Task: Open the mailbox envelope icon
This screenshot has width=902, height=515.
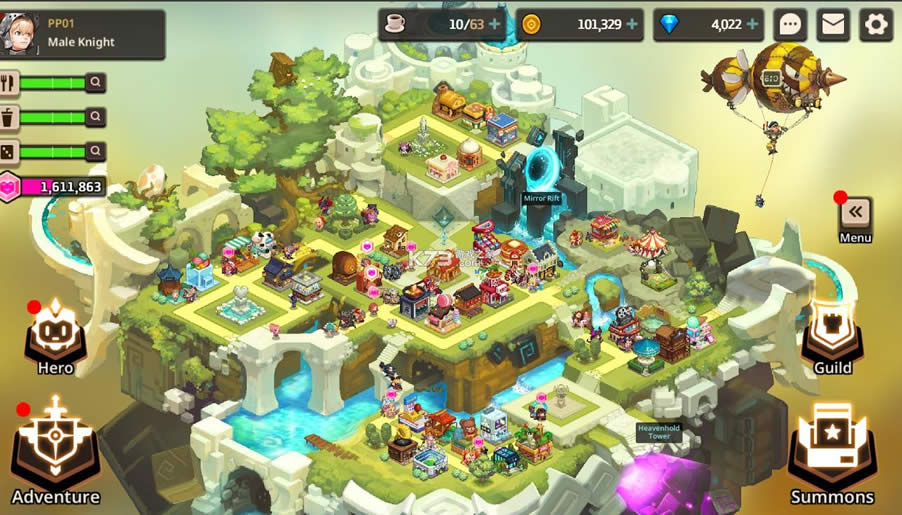Action: pyautogui.click(x=833, y=25)
